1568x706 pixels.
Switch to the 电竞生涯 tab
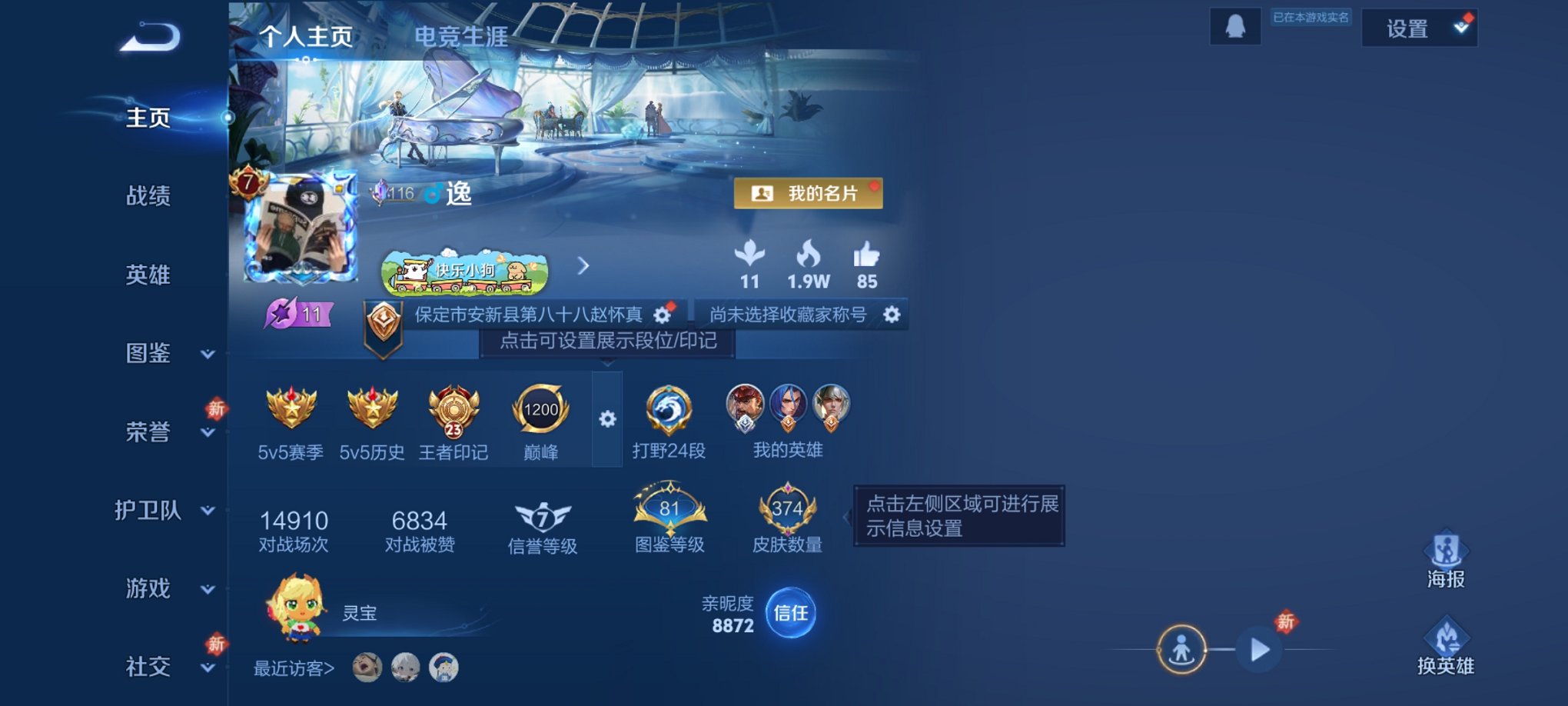(460, 36)
